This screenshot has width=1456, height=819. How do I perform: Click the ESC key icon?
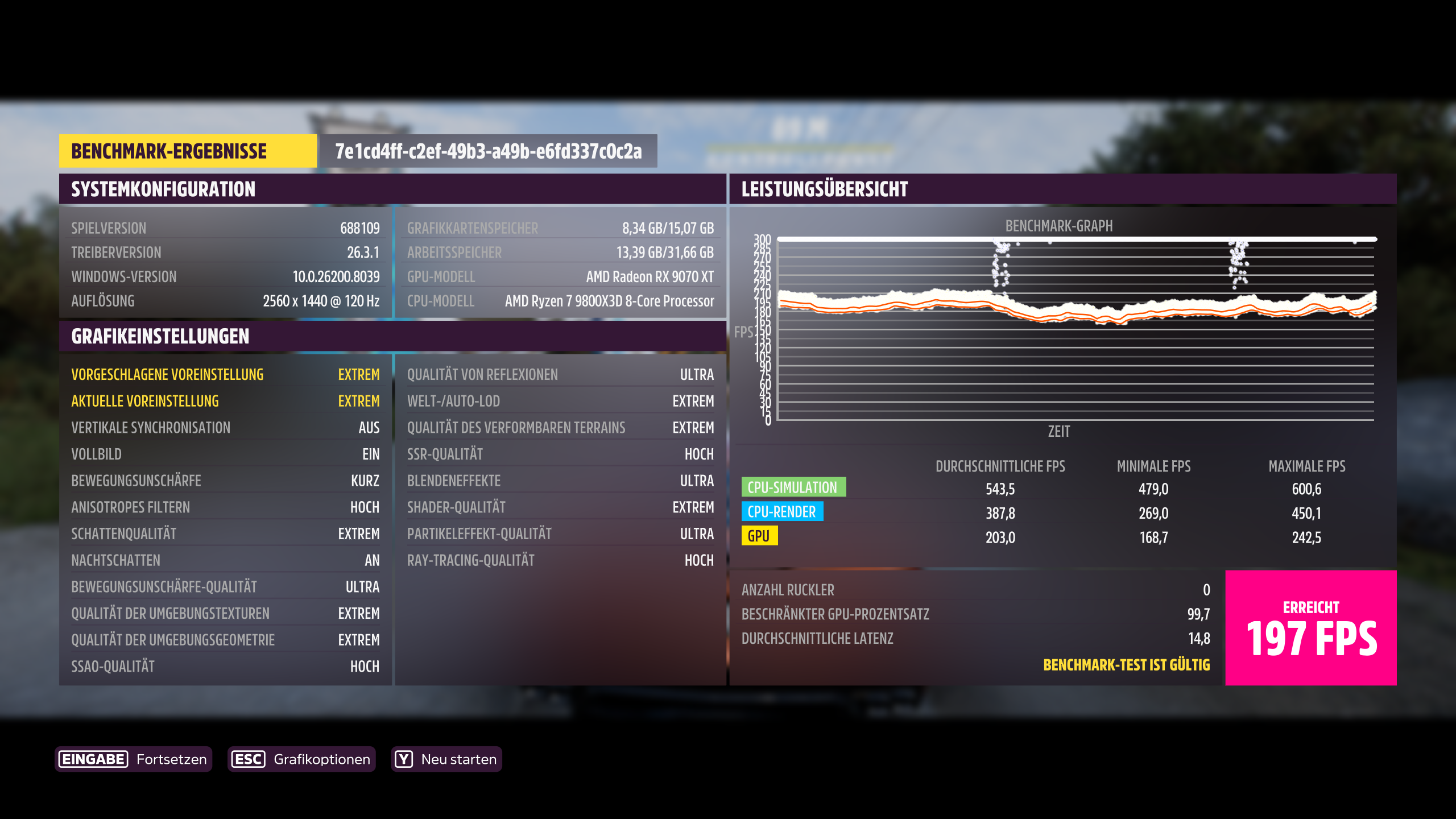coord(247,758)
